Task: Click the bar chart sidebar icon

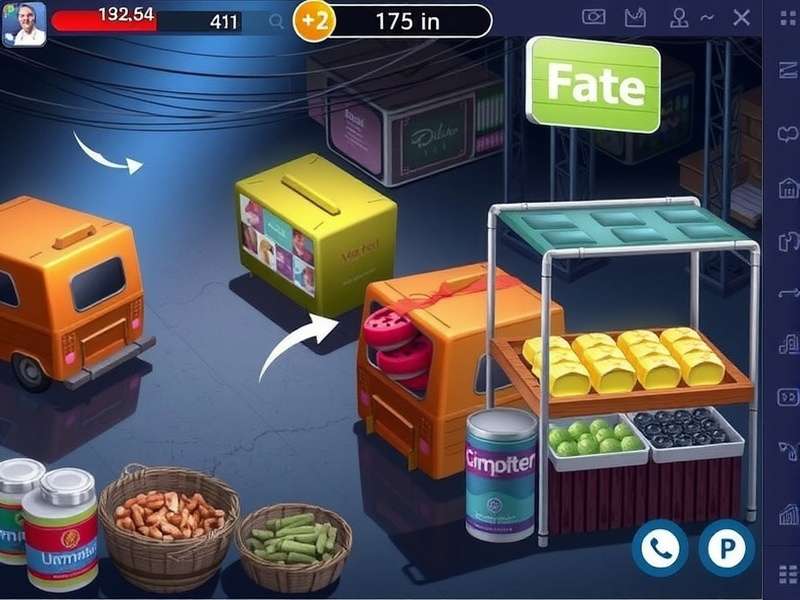Action: pos(787,515)
